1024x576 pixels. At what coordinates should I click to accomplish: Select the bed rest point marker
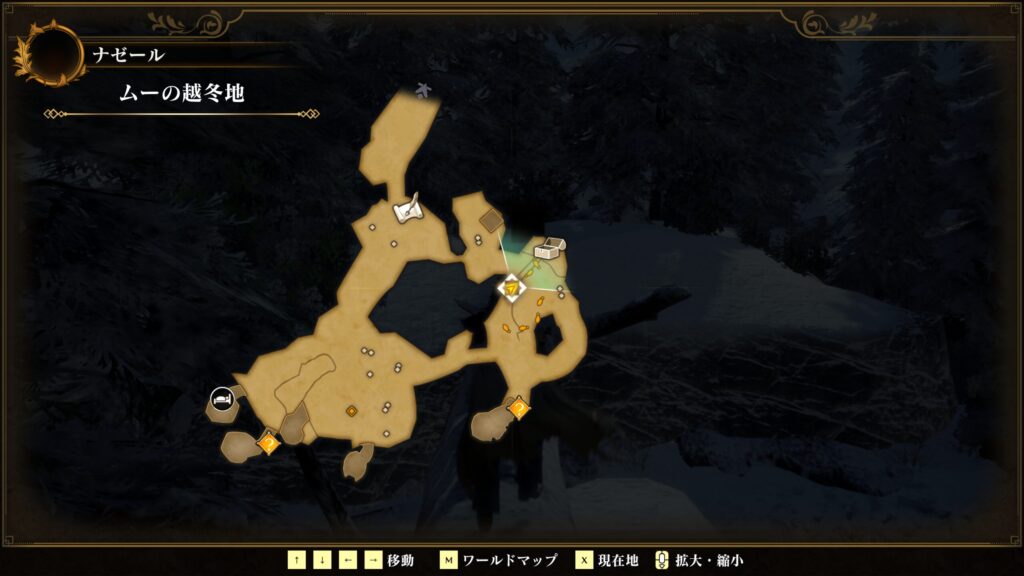(x=221, y=401)
